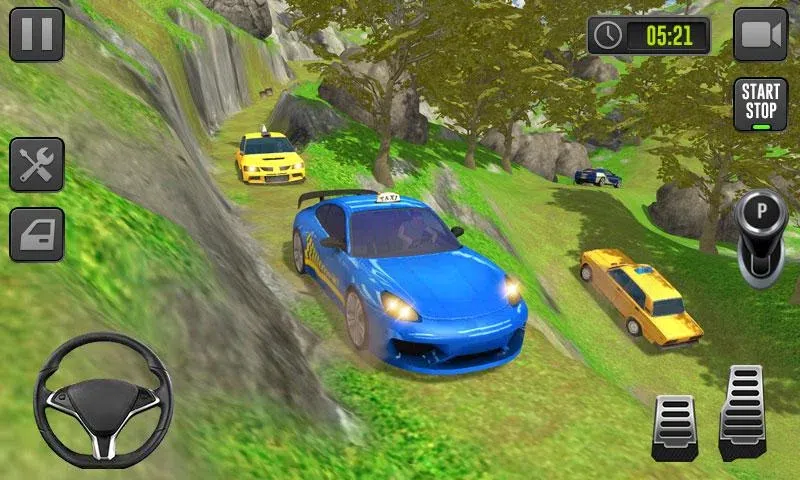Tap the P gear shifter

click(x=762, y=234)
